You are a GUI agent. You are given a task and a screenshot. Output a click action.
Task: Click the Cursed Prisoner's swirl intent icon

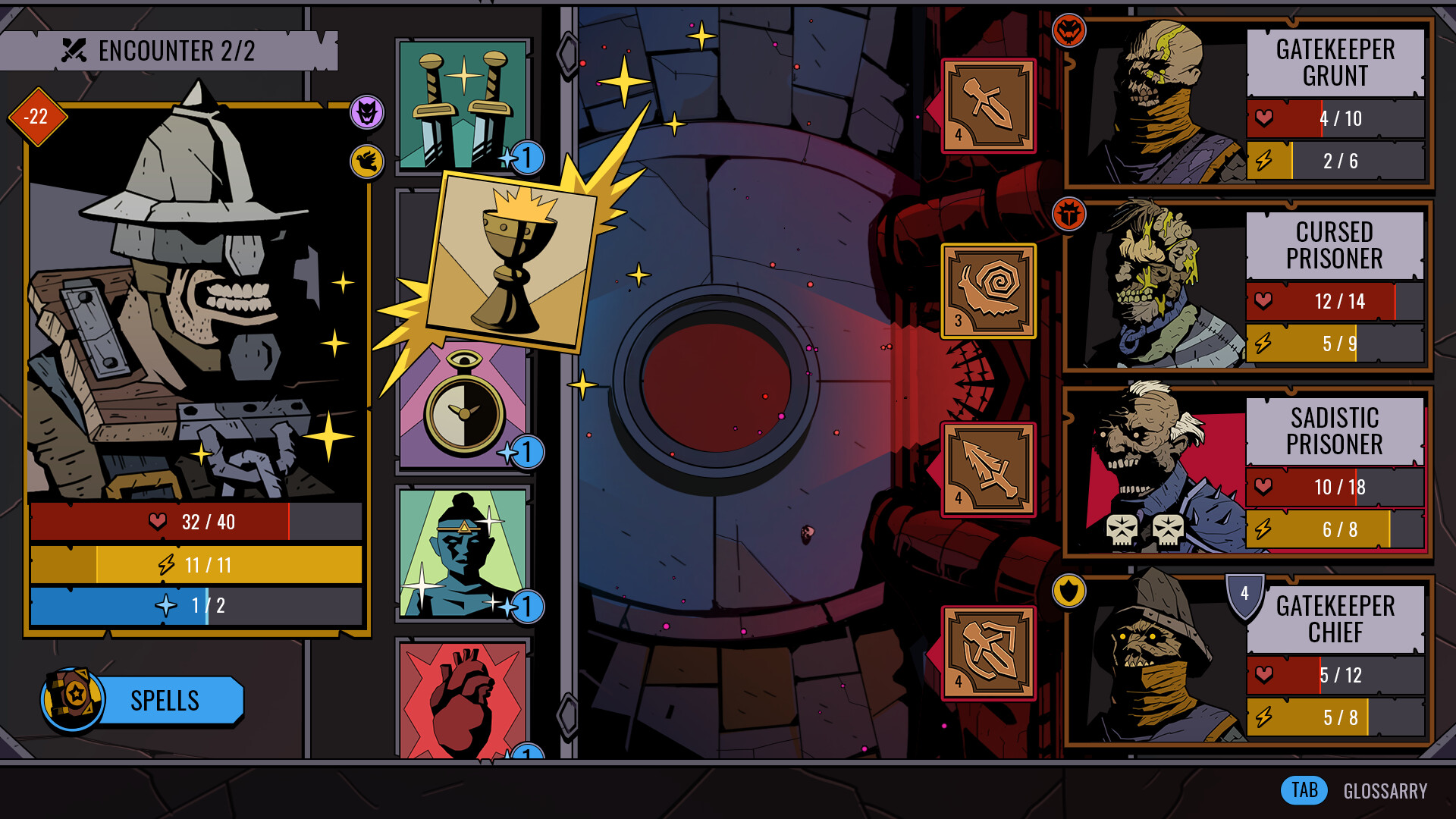click(988, 290)
